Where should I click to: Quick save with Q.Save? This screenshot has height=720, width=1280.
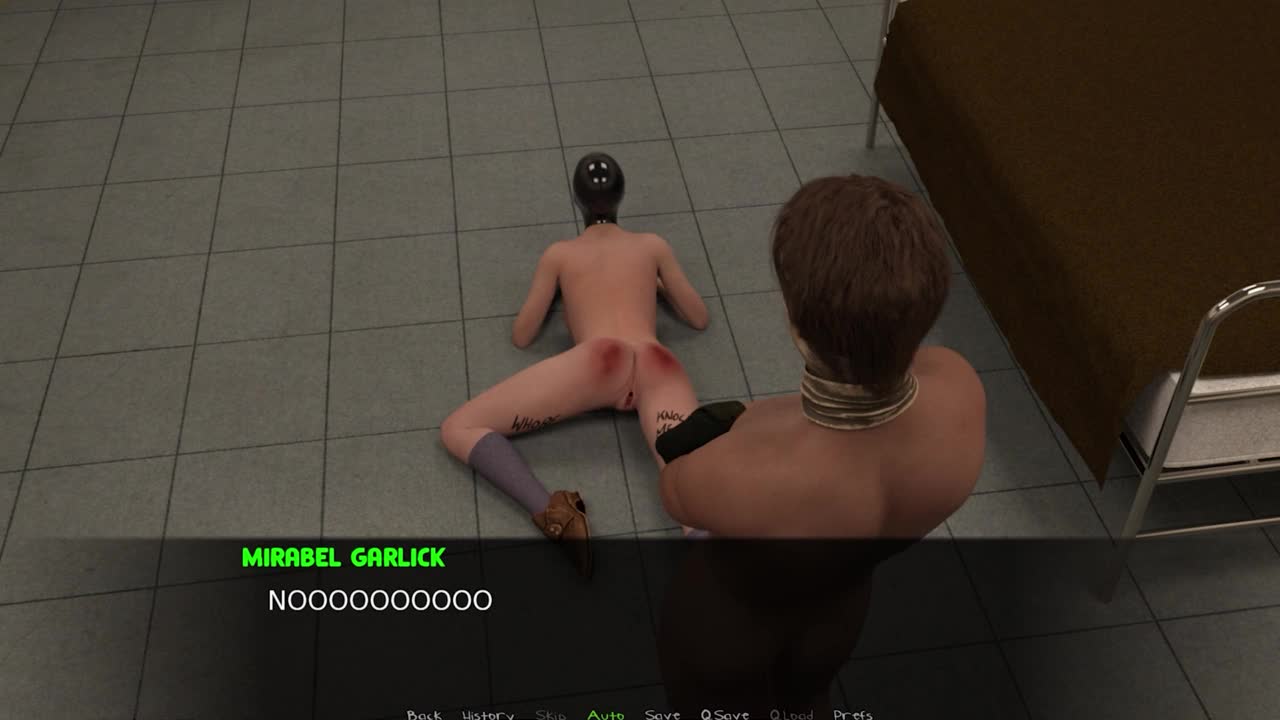(725, 714)
